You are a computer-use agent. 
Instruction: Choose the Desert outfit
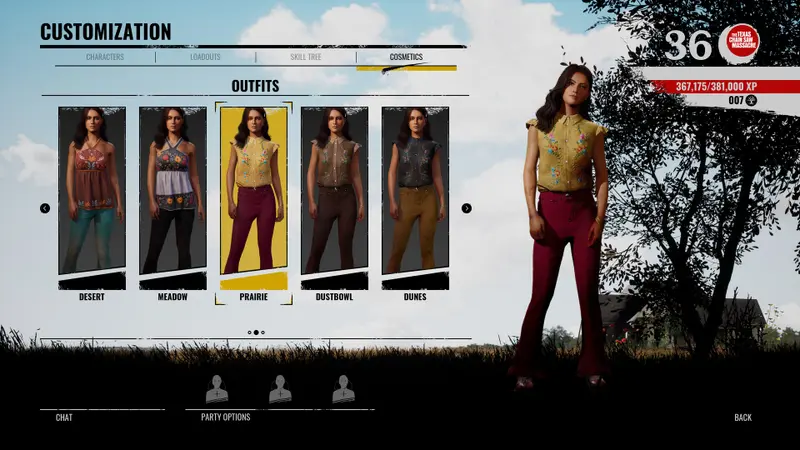[x=92, y=191]
